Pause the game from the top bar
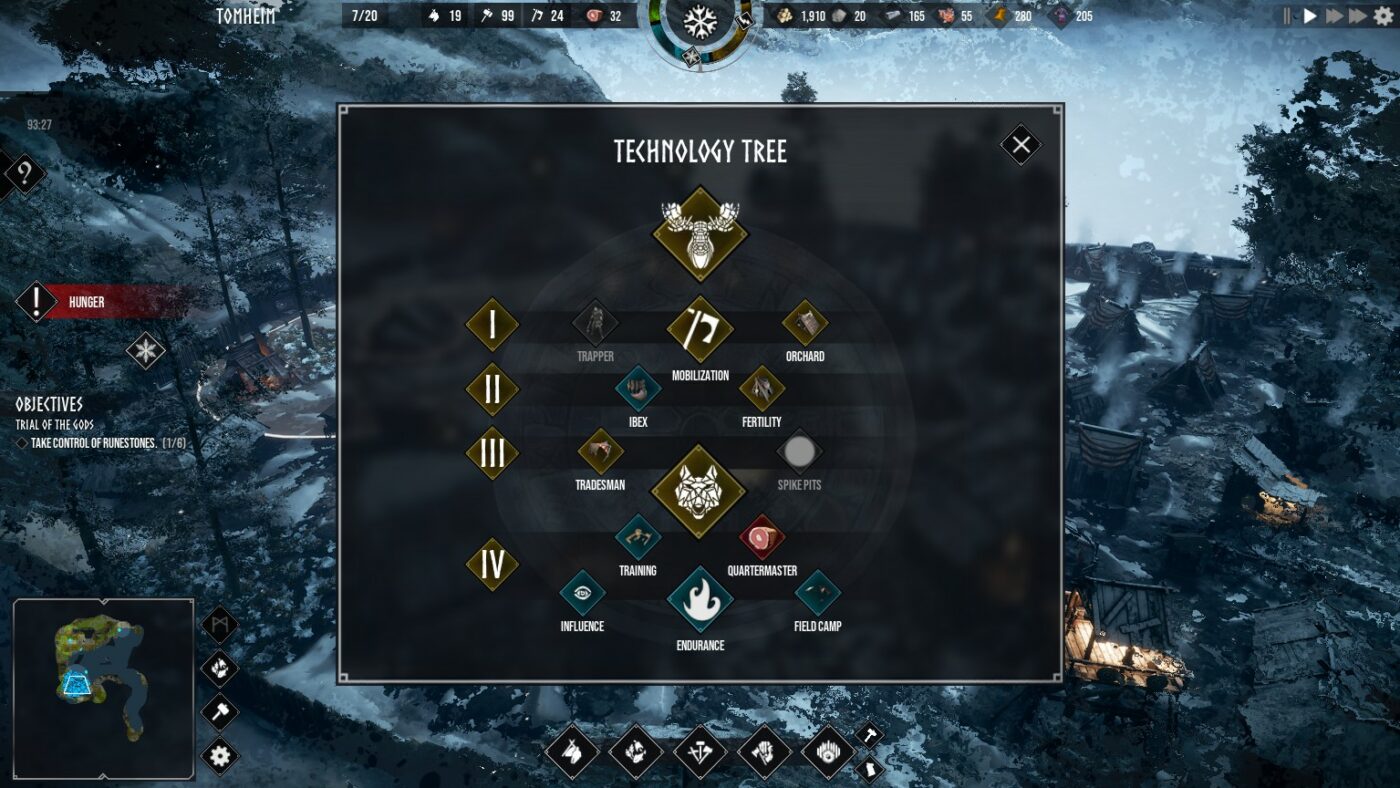The image size is (1400, 788). (1286, 15)
